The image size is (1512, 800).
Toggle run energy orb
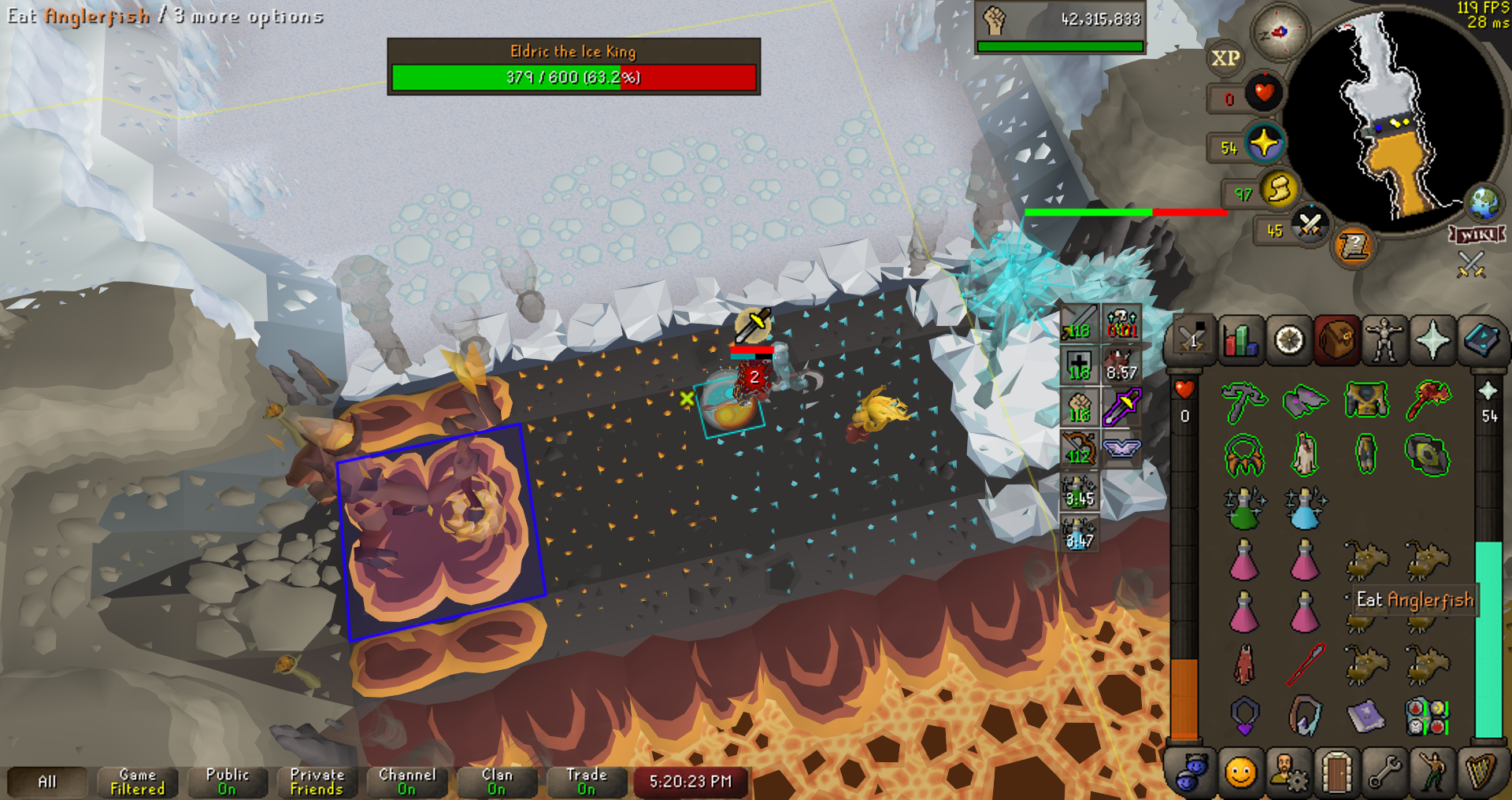tap(1279, 190)
